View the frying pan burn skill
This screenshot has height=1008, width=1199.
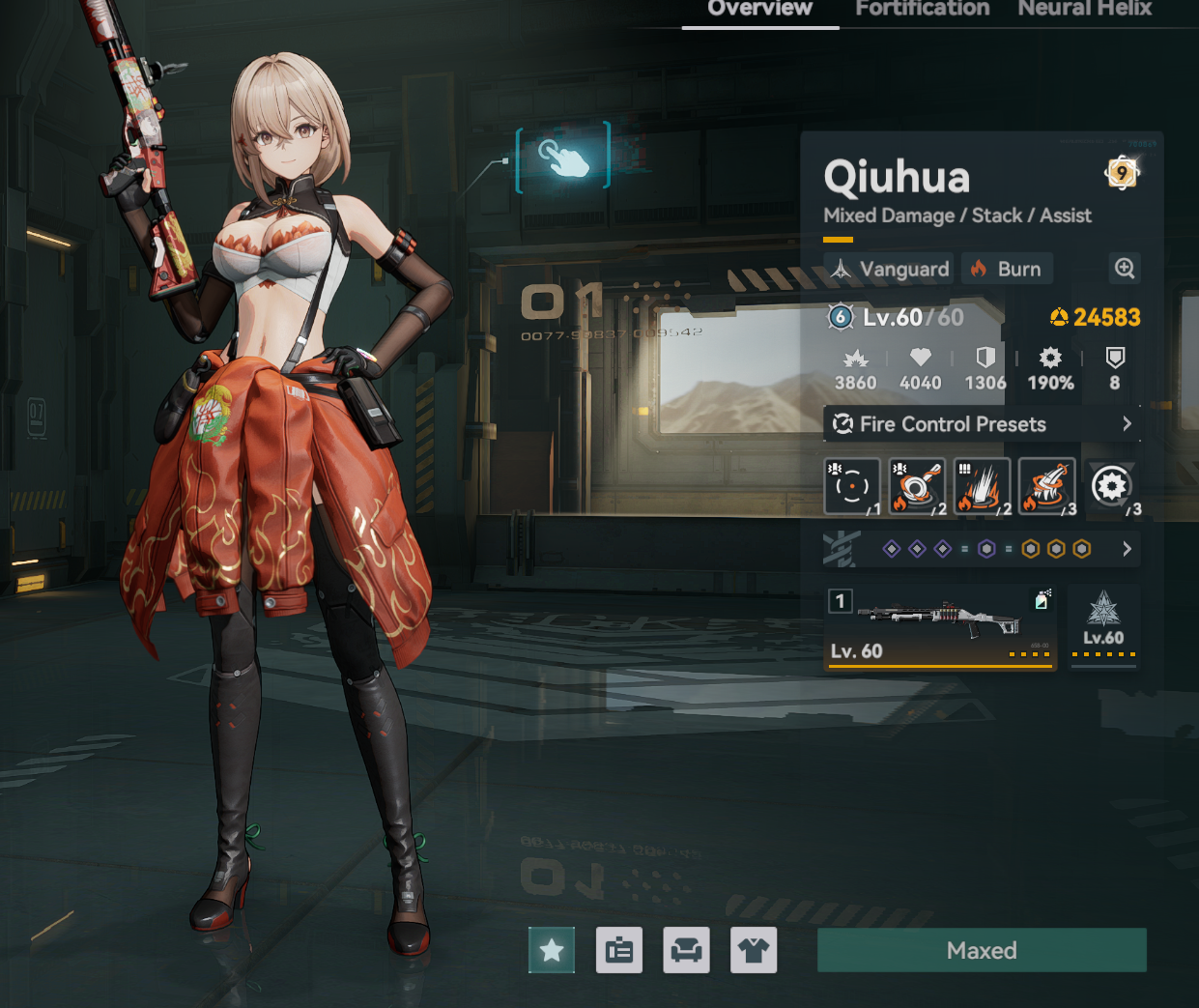point(916,485)
